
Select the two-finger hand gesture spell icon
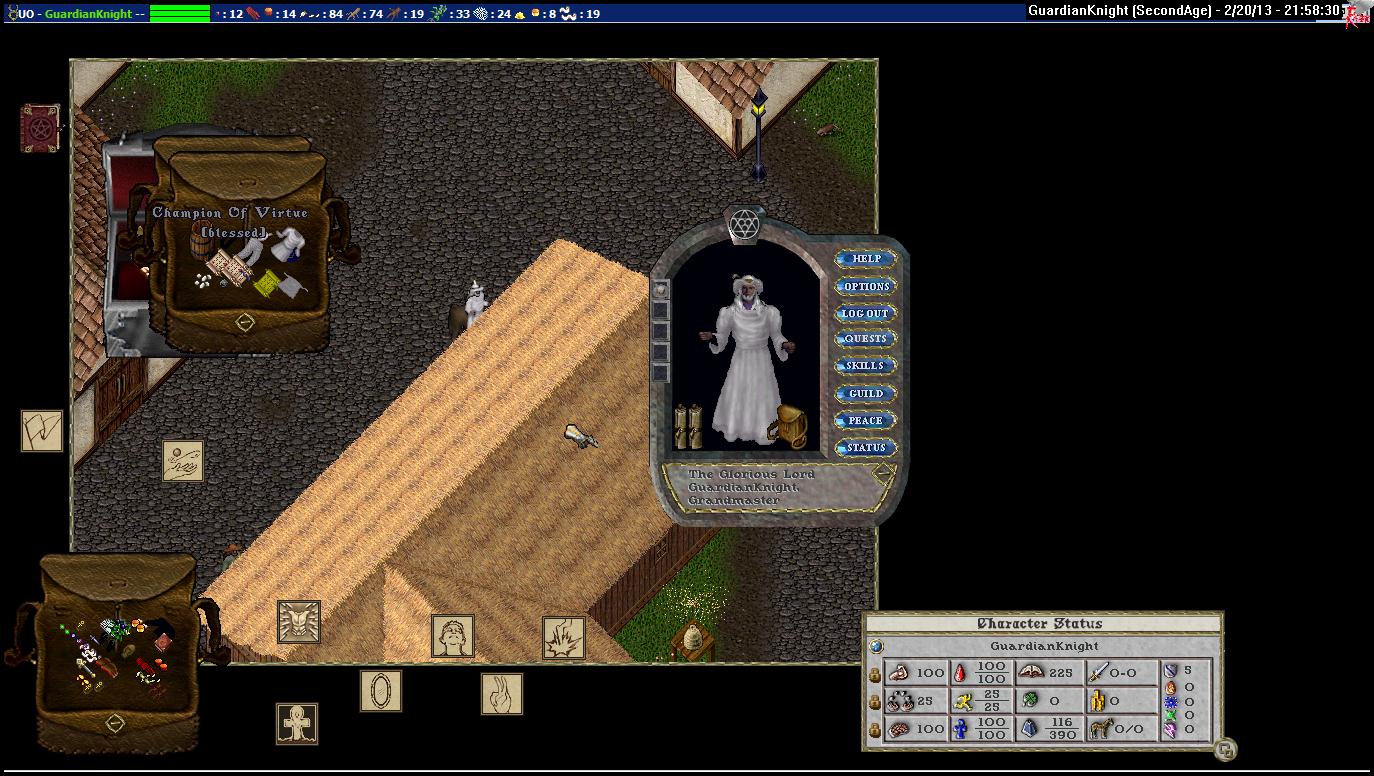coord(501,693)
